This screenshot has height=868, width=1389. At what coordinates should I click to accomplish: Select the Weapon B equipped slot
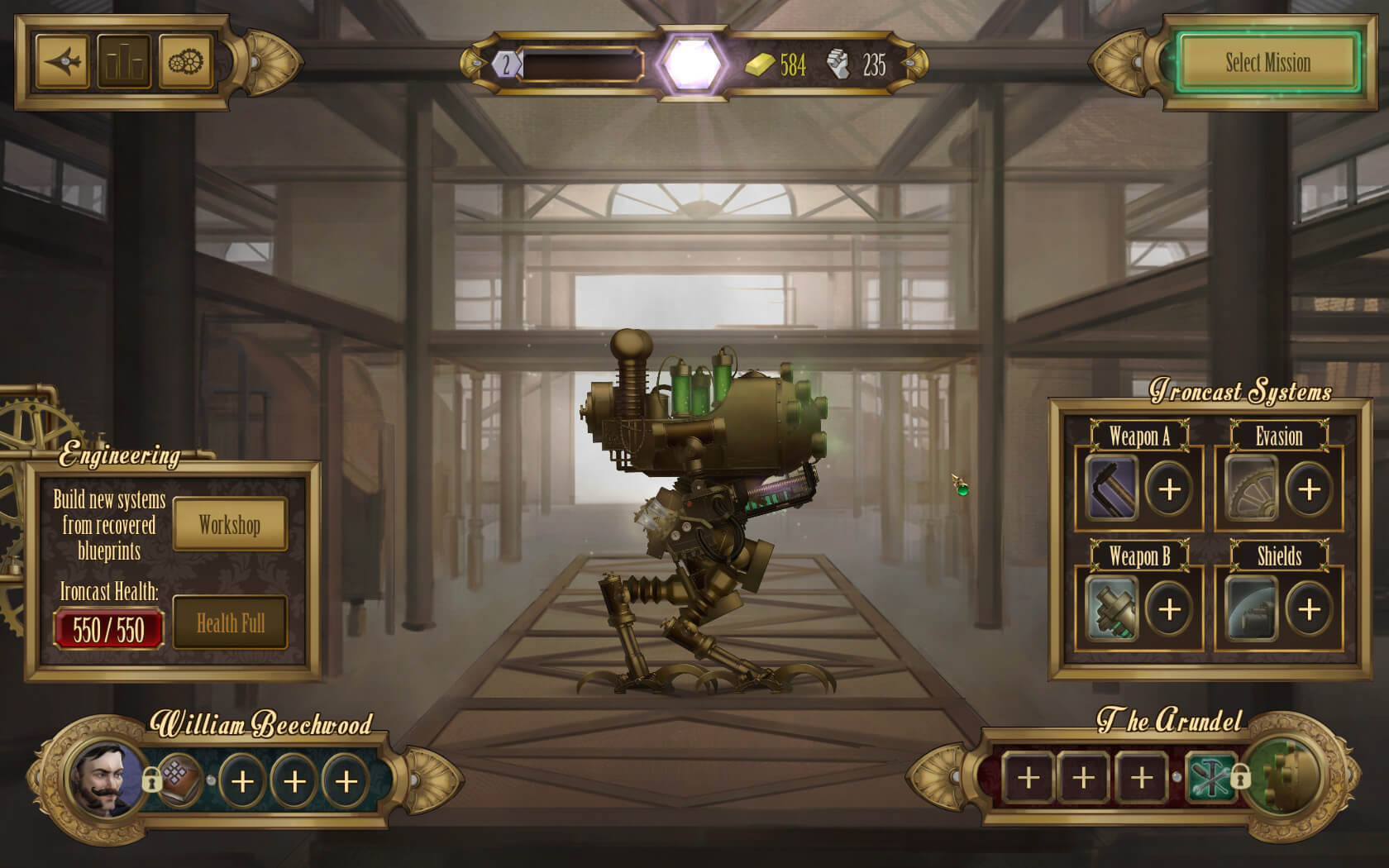[x=1111, y=609]
